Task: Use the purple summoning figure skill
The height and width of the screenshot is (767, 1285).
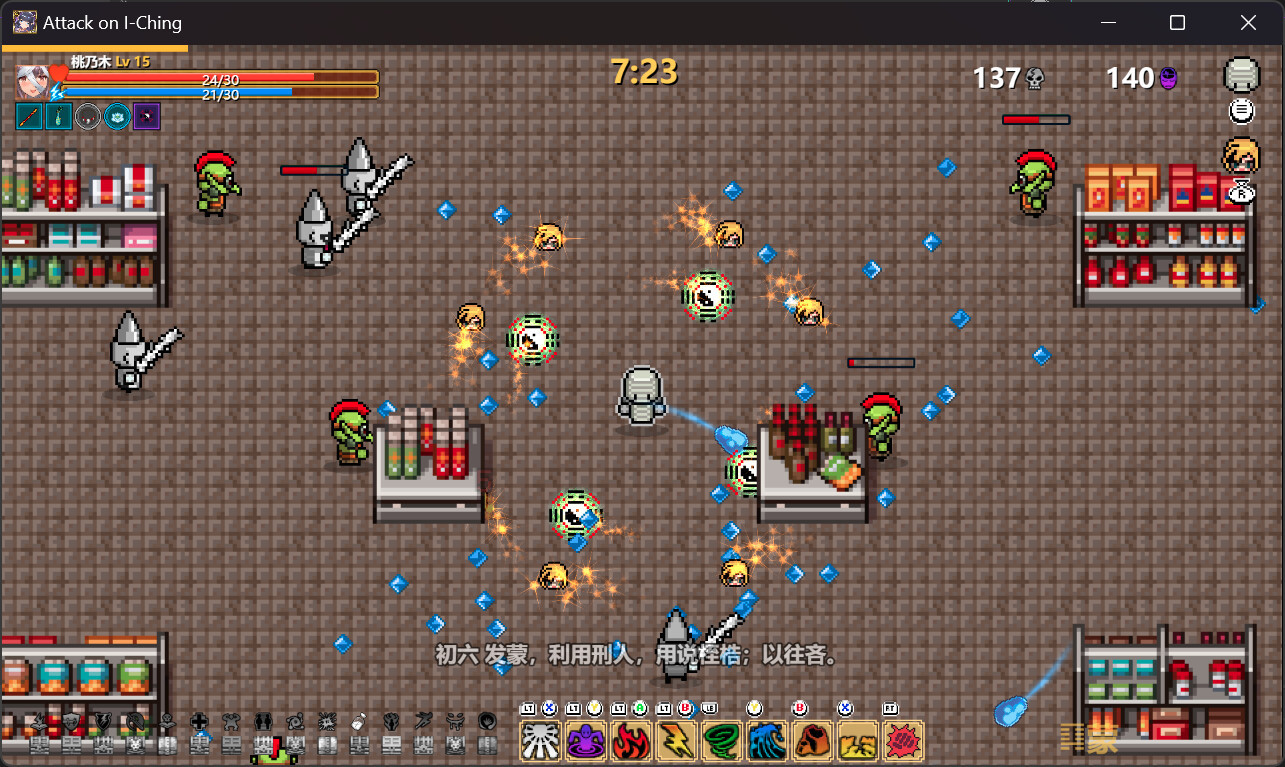Action: pos(586,741)
